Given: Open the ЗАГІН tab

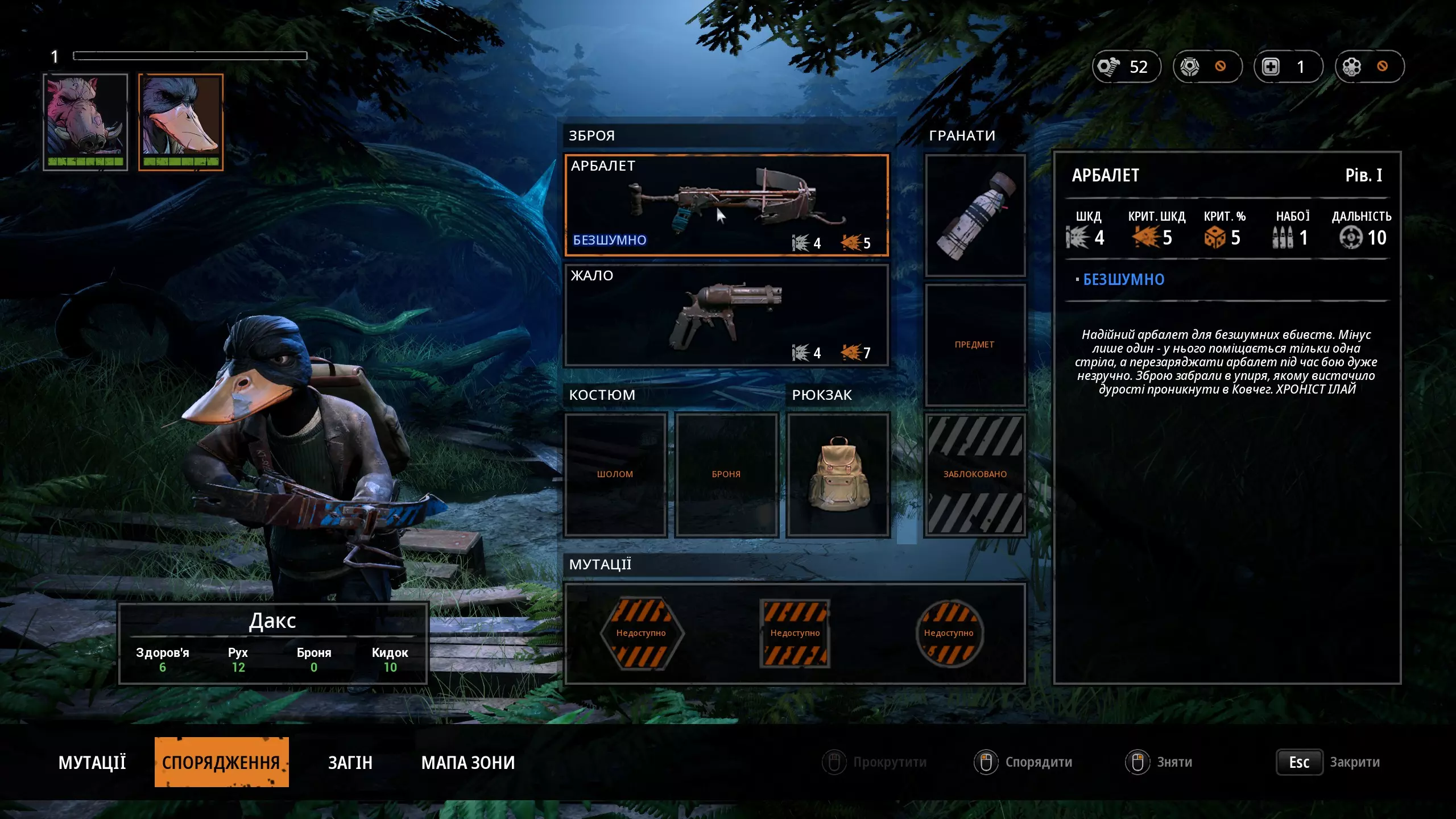Looking at the screenshot, I should pyautogui.click(x=350, y=762).
